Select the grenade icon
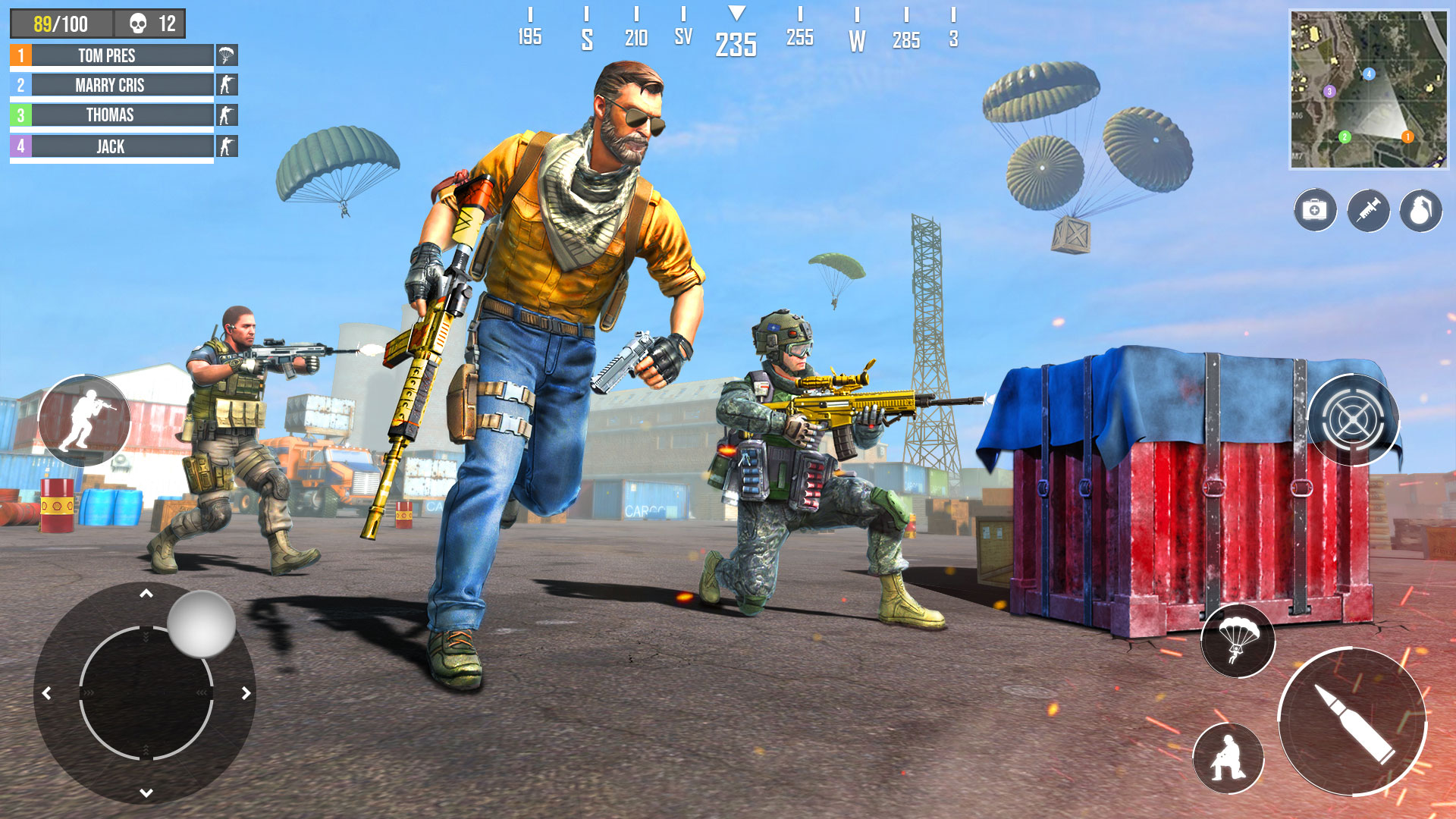 (1421, 211)
